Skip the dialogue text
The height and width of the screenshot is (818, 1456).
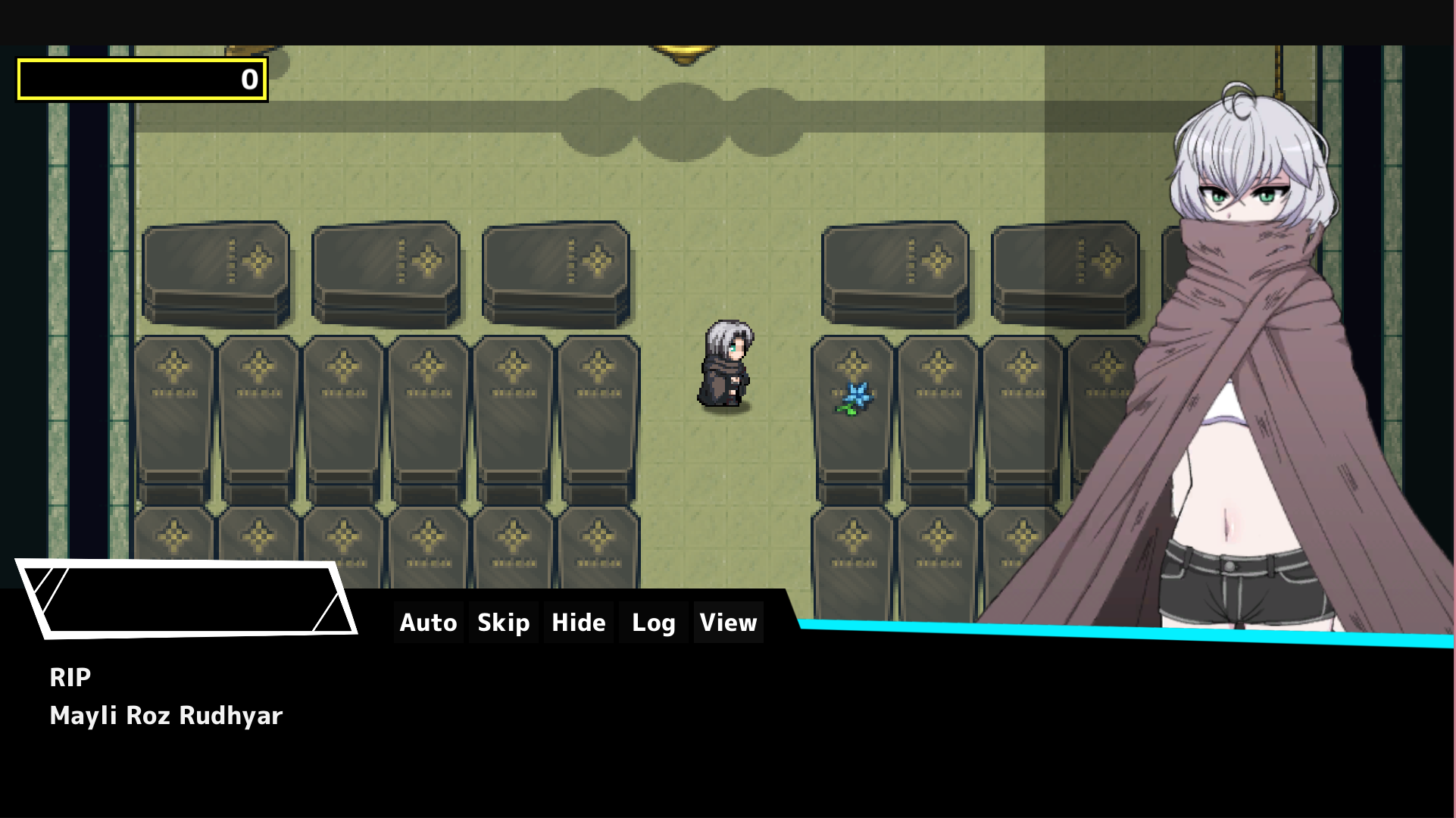[x=503, y=623]
